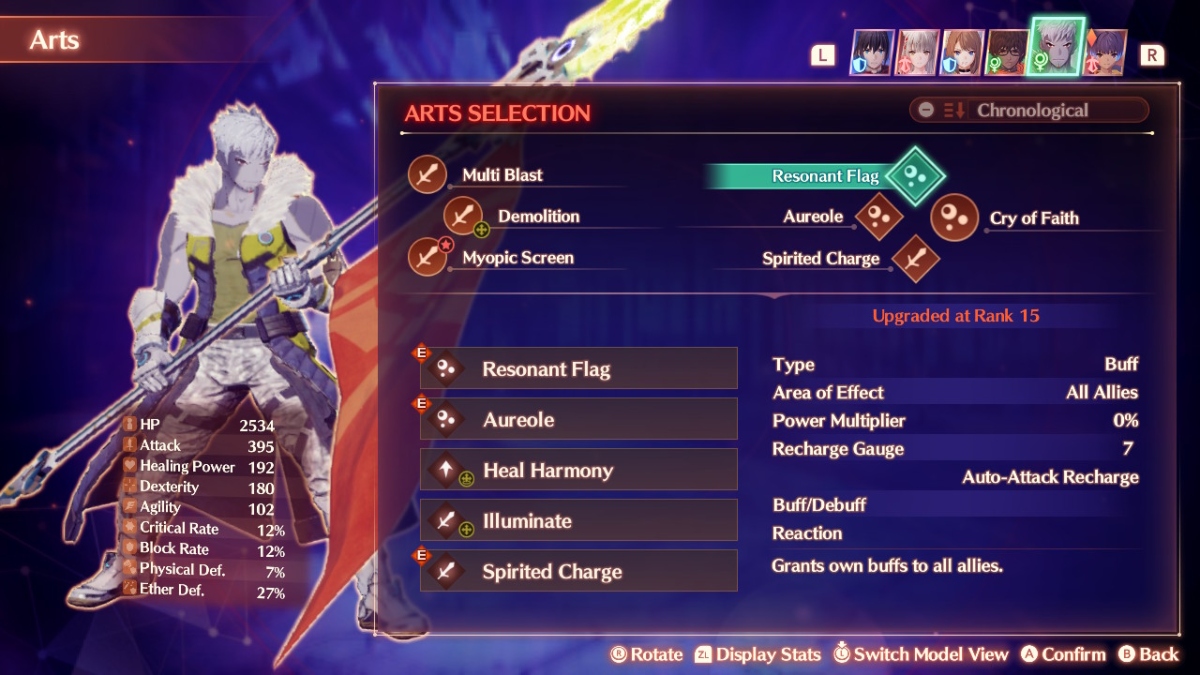Select the Aureole diamond art slot
Screen dimensions: 1200x675
[x=879, y=217]
